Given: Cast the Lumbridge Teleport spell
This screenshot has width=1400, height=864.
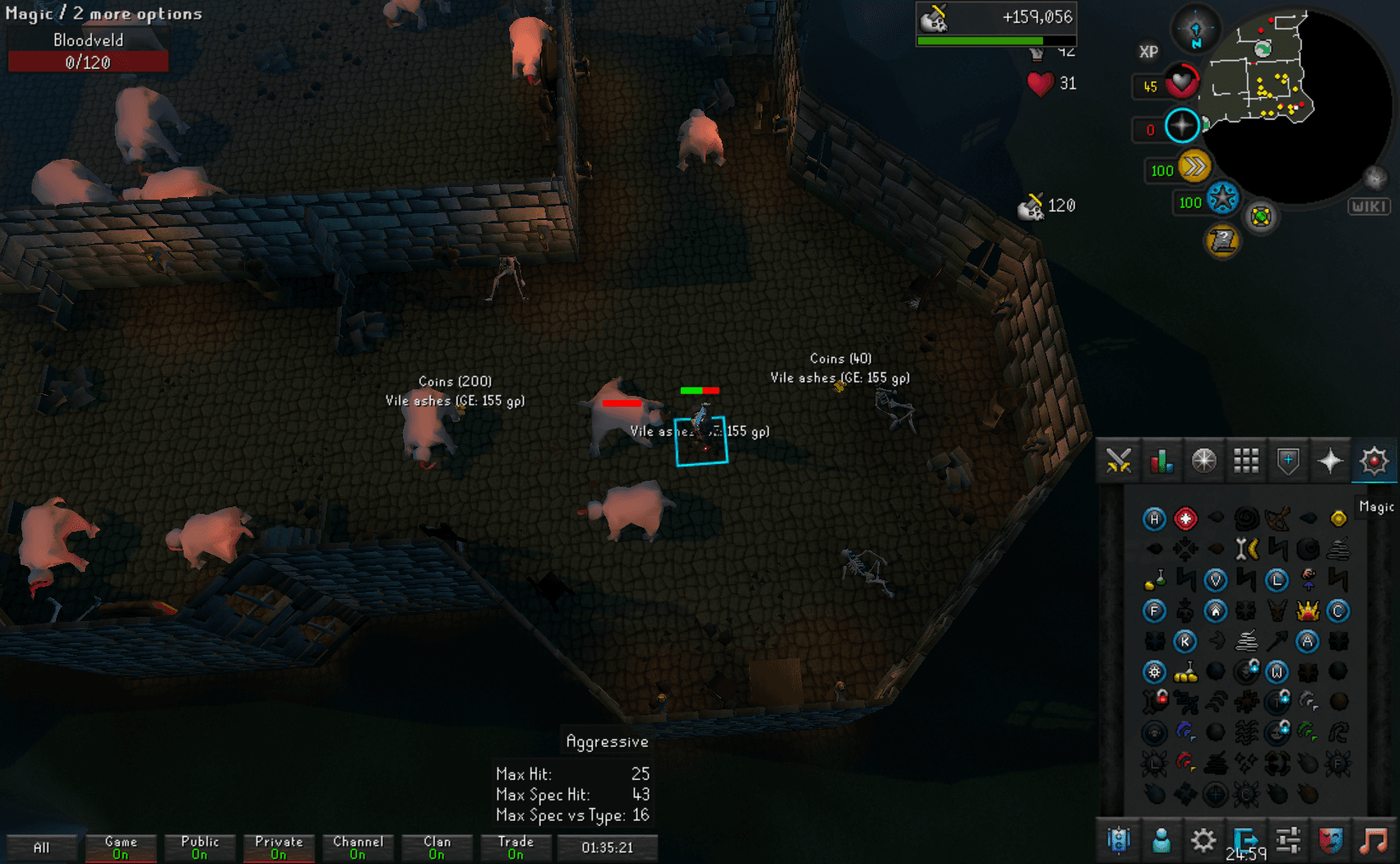Looking at the screenshot, I should [1277, 580].
